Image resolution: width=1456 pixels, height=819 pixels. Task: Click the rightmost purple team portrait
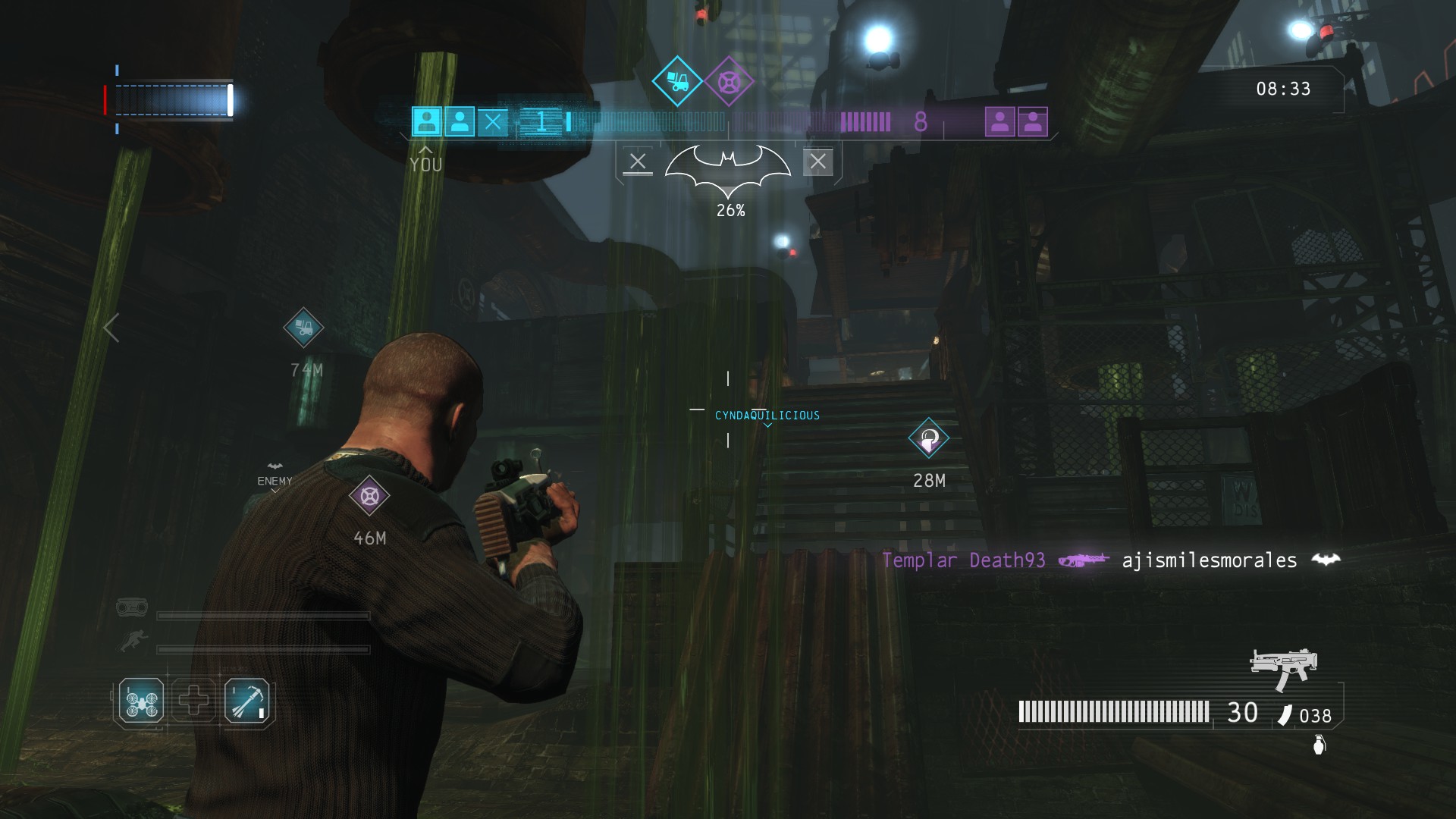point(1033,121)
